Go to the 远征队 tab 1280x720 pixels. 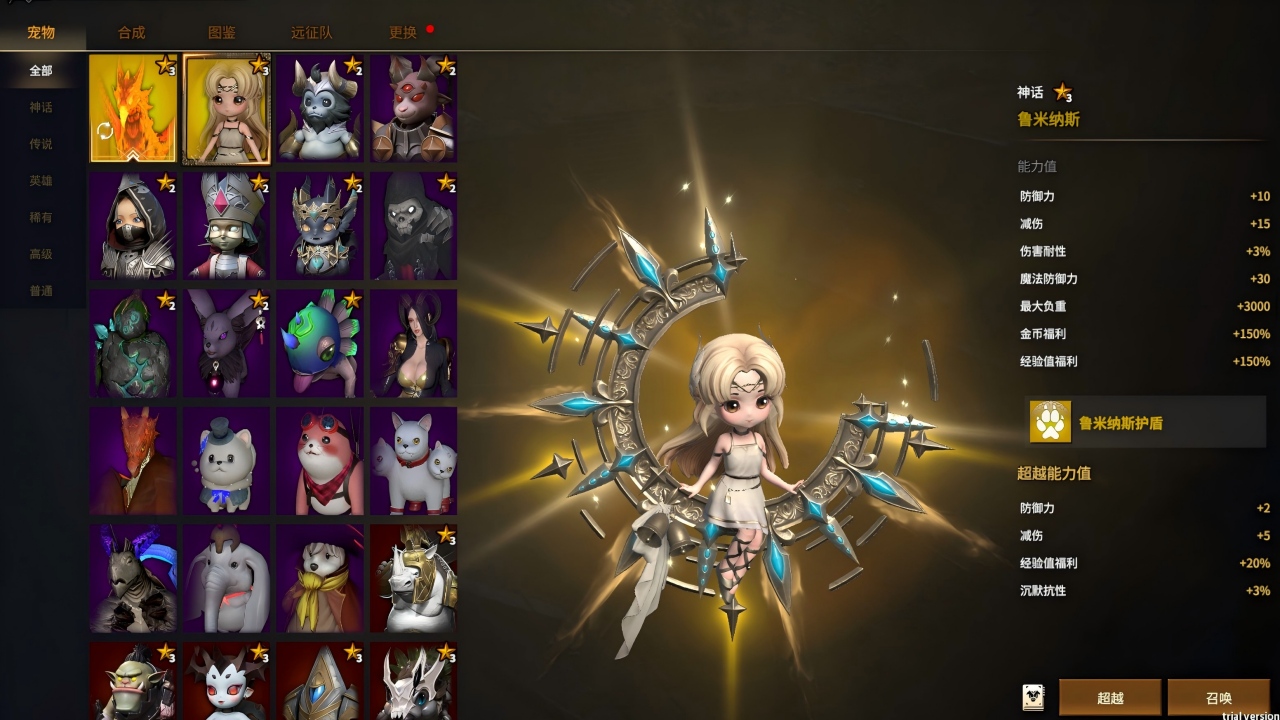(311, 32)
